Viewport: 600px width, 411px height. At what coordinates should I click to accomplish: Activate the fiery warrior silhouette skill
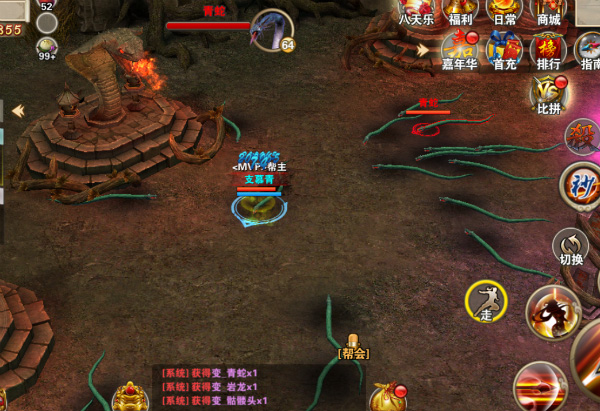pyautogui.click(x=553, y=312)
